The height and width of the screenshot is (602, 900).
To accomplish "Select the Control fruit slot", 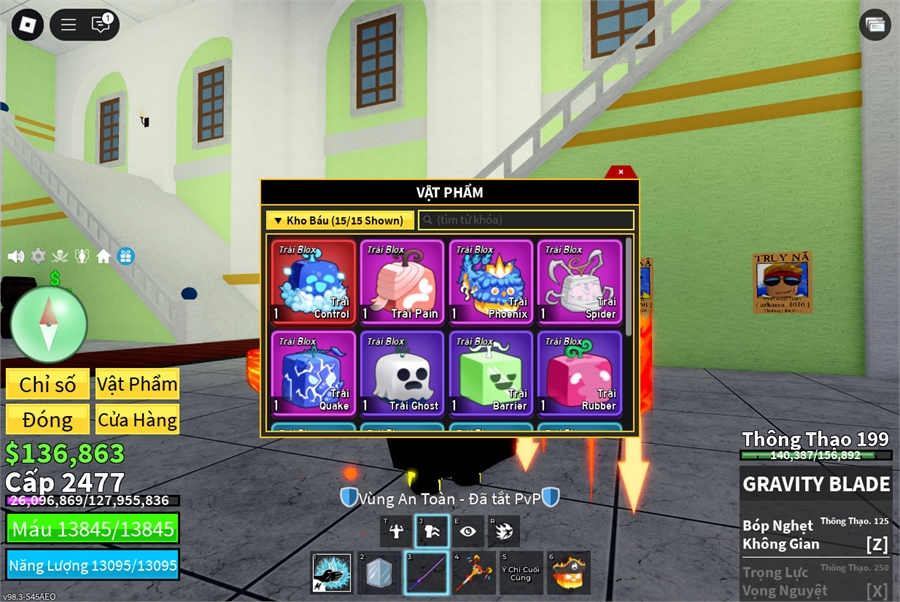I will 314,282.
